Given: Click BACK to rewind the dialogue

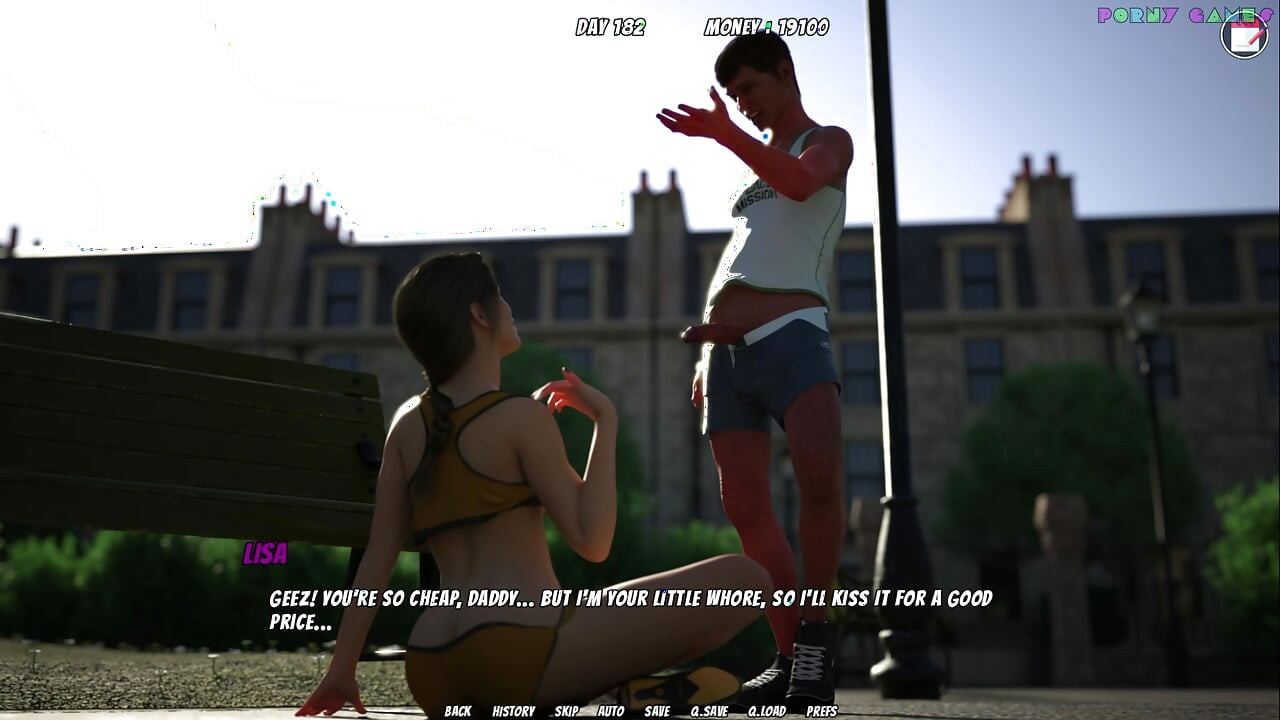Looking at the screenshot, I should tap(457, 711).
